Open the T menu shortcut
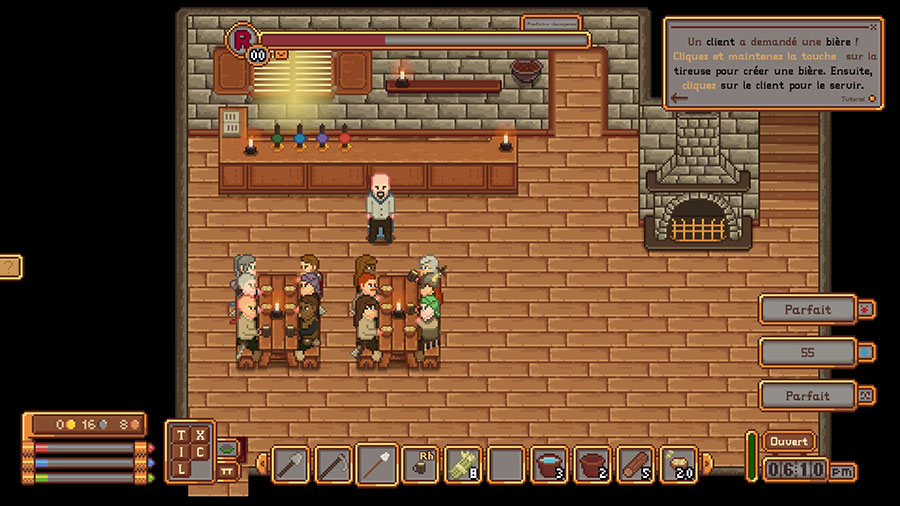The width and height of the screenshot is (900, 506). 181,435
